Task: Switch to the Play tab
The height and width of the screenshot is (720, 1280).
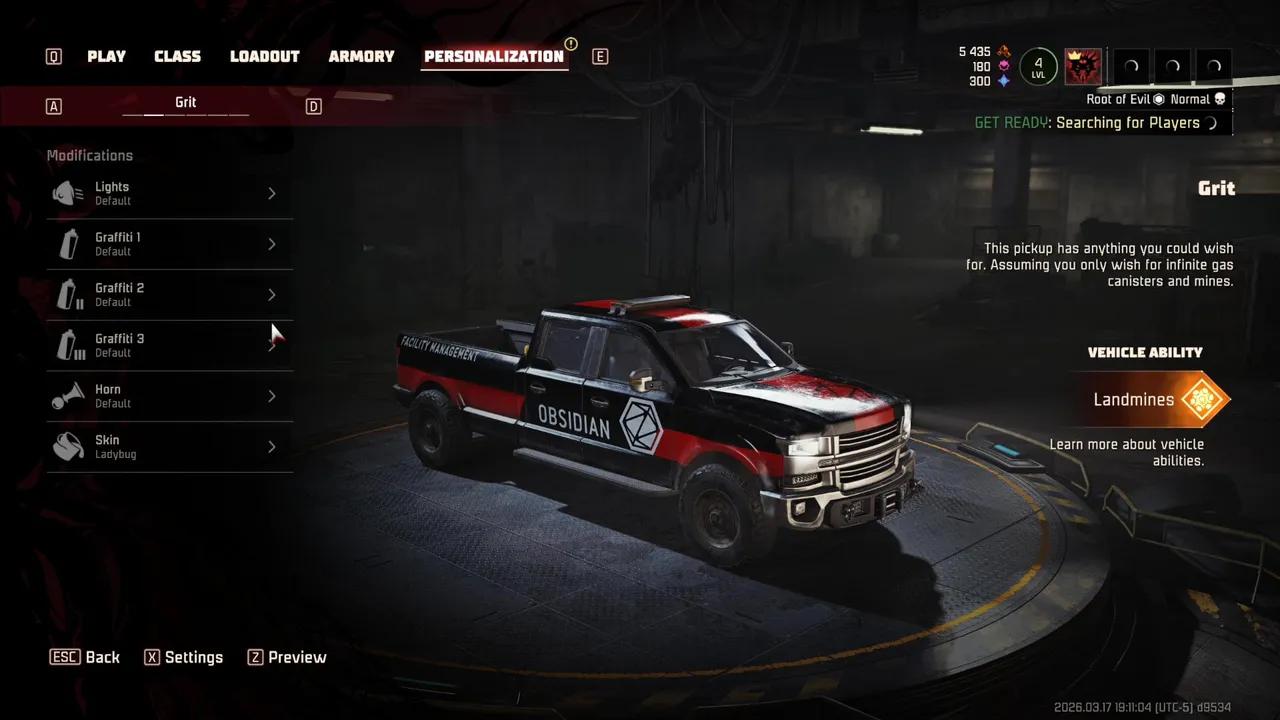Action: pos(106,57)
